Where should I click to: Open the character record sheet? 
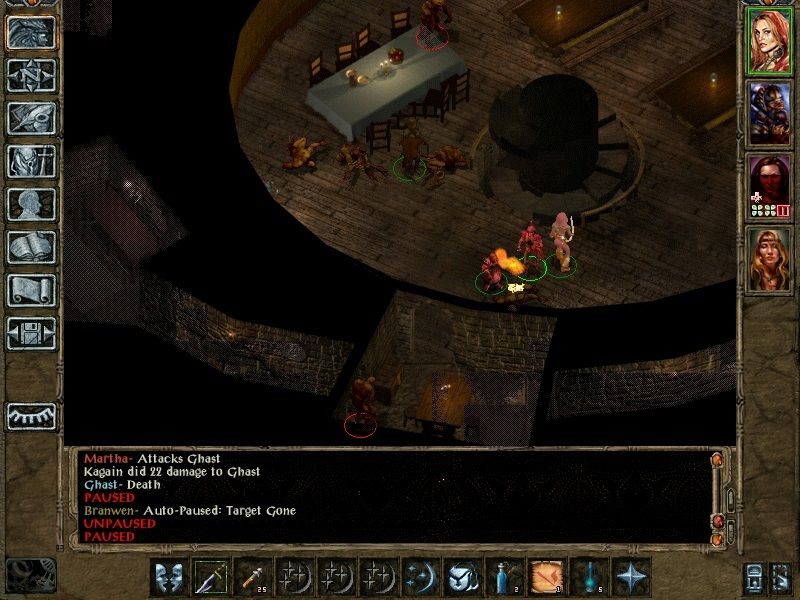point(31,203)
